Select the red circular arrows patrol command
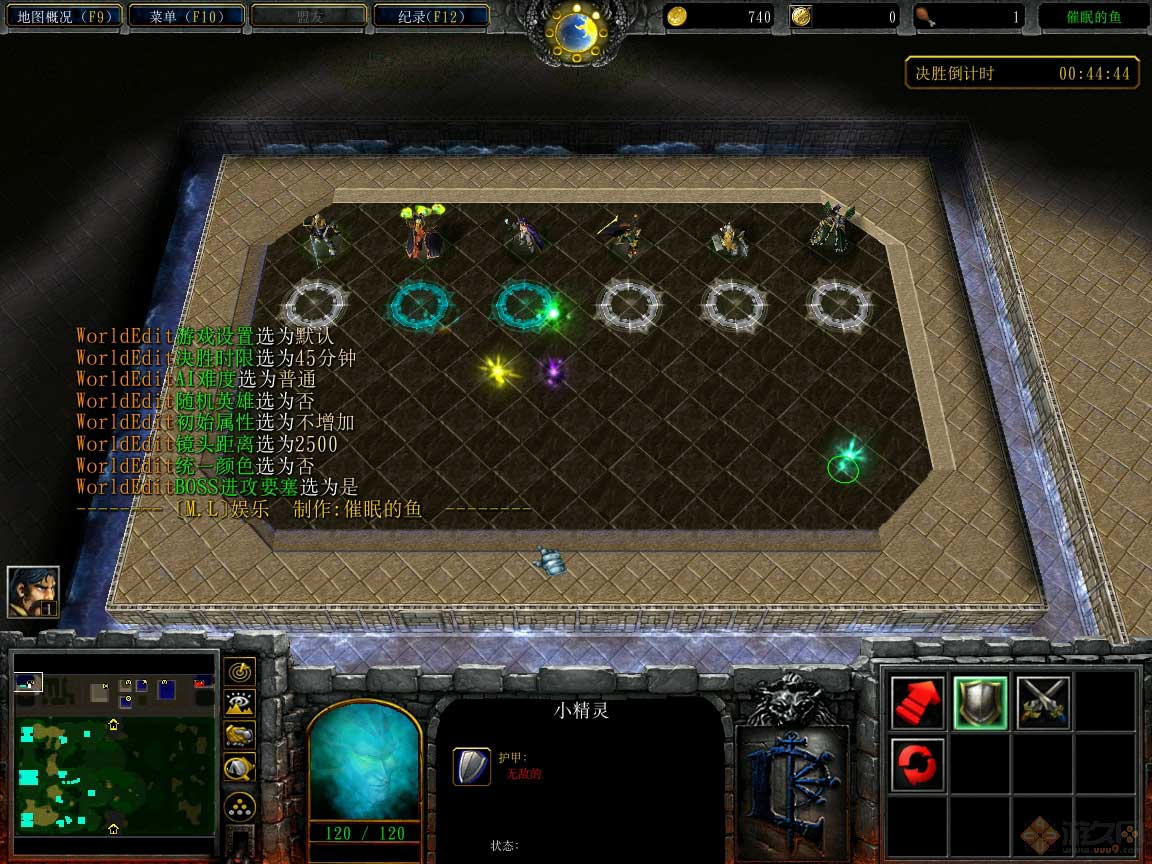The width and height of the screenshot is (1152, 864). (916, 764)
